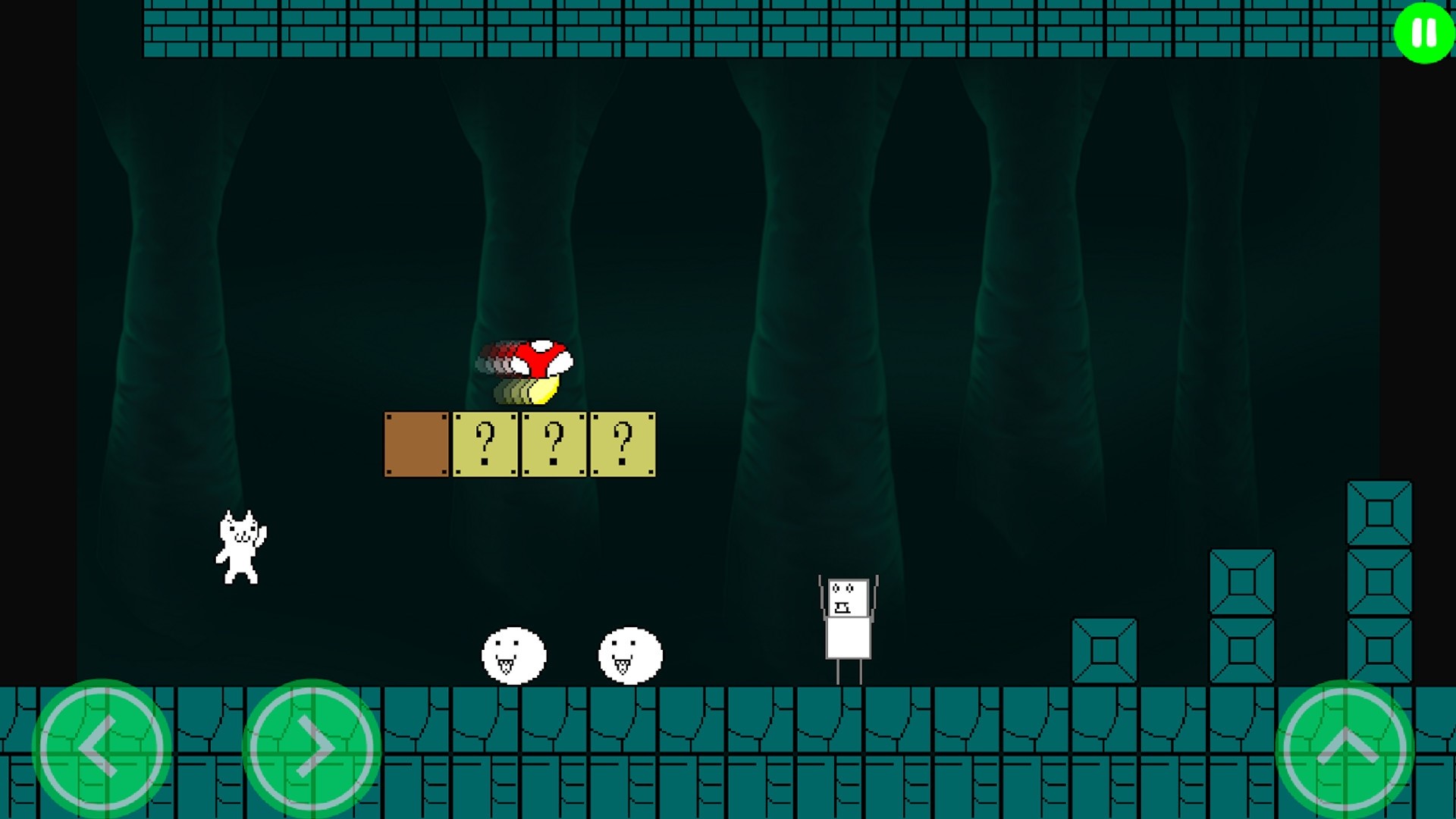Tap the right arrow move button
Image resolution: width=1456 pixels, height=819 pixels.
[x=312, y=748]
